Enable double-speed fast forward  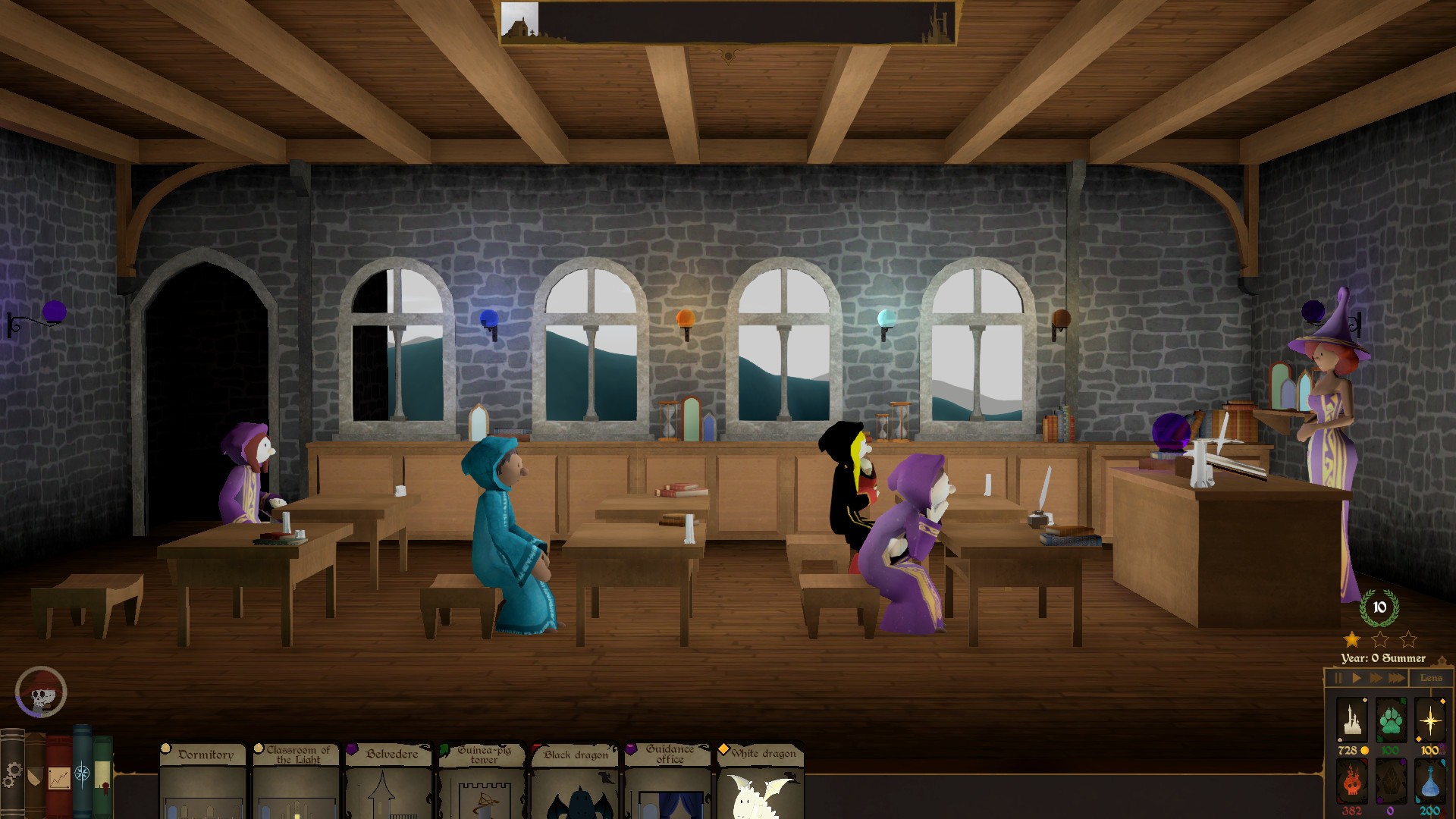1376,678
